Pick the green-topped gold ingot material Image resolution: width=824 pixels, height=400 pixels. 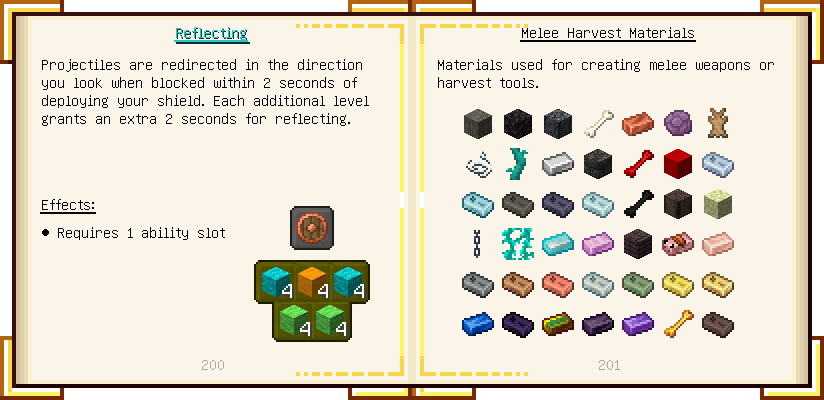558,324
